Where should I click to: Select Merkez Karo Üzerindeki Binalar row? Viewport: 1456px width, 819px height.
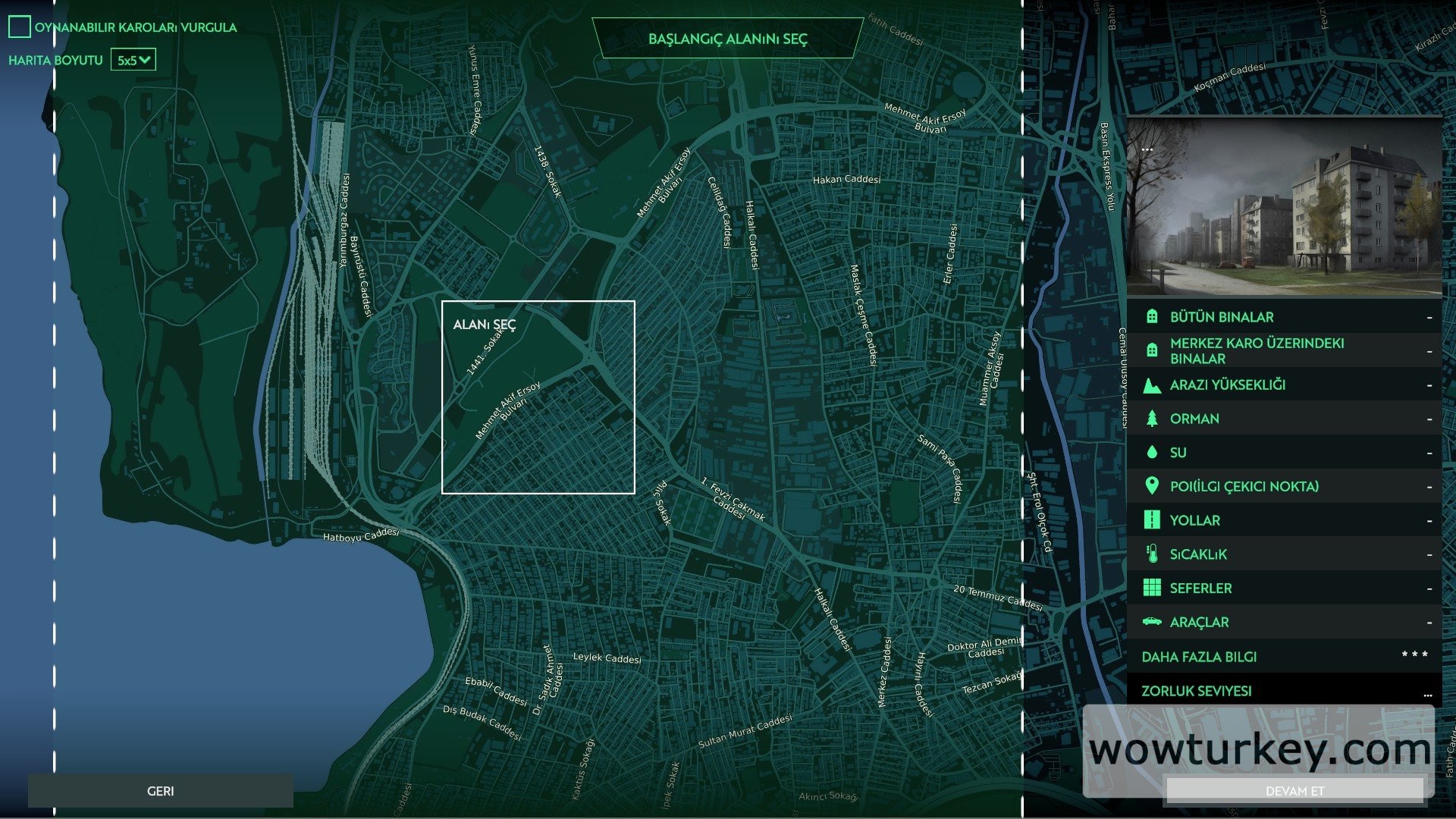(1284, 350)
